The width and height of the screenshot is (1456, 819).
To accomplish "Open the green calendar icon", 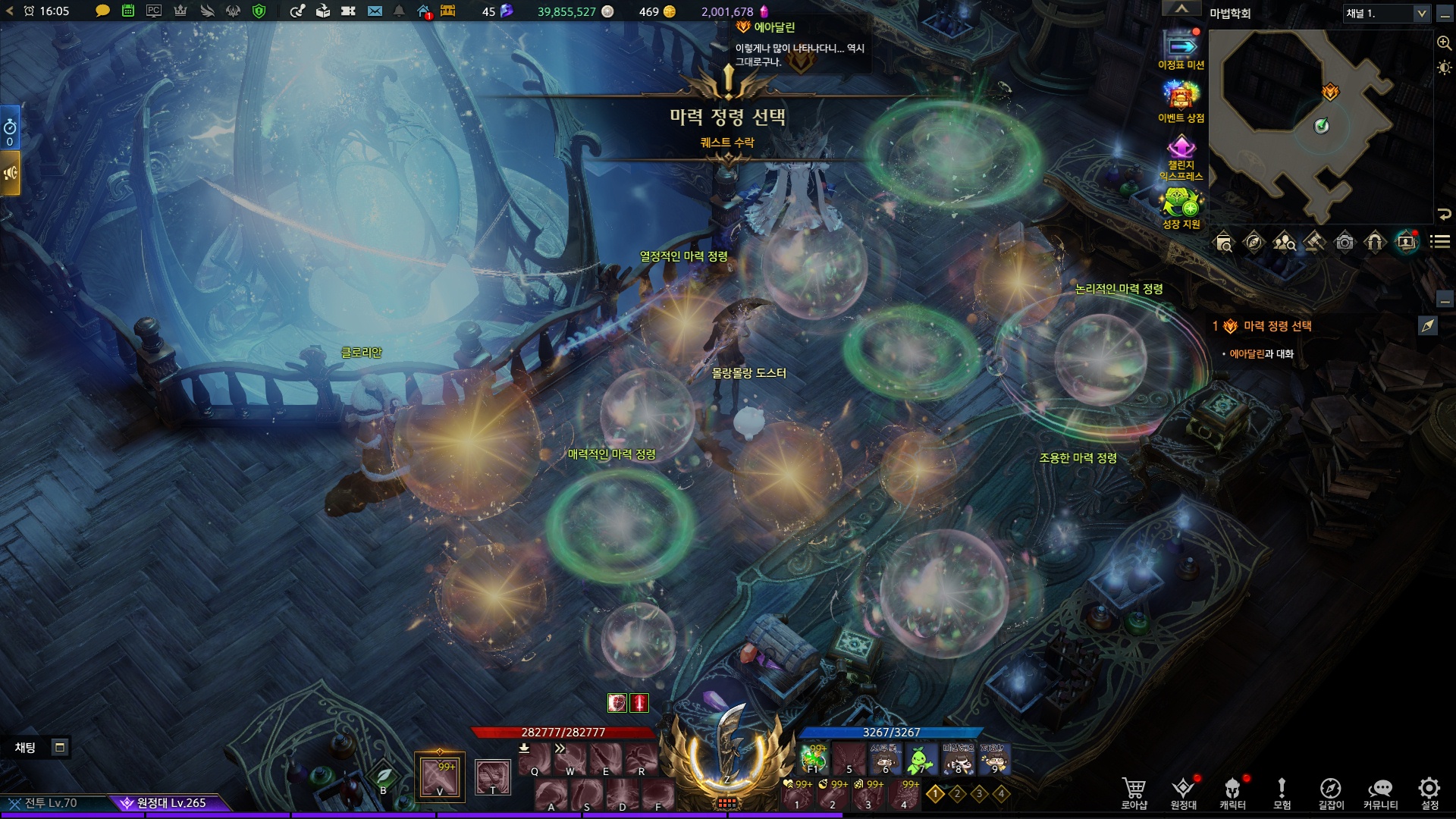I will tap(128, 11).
